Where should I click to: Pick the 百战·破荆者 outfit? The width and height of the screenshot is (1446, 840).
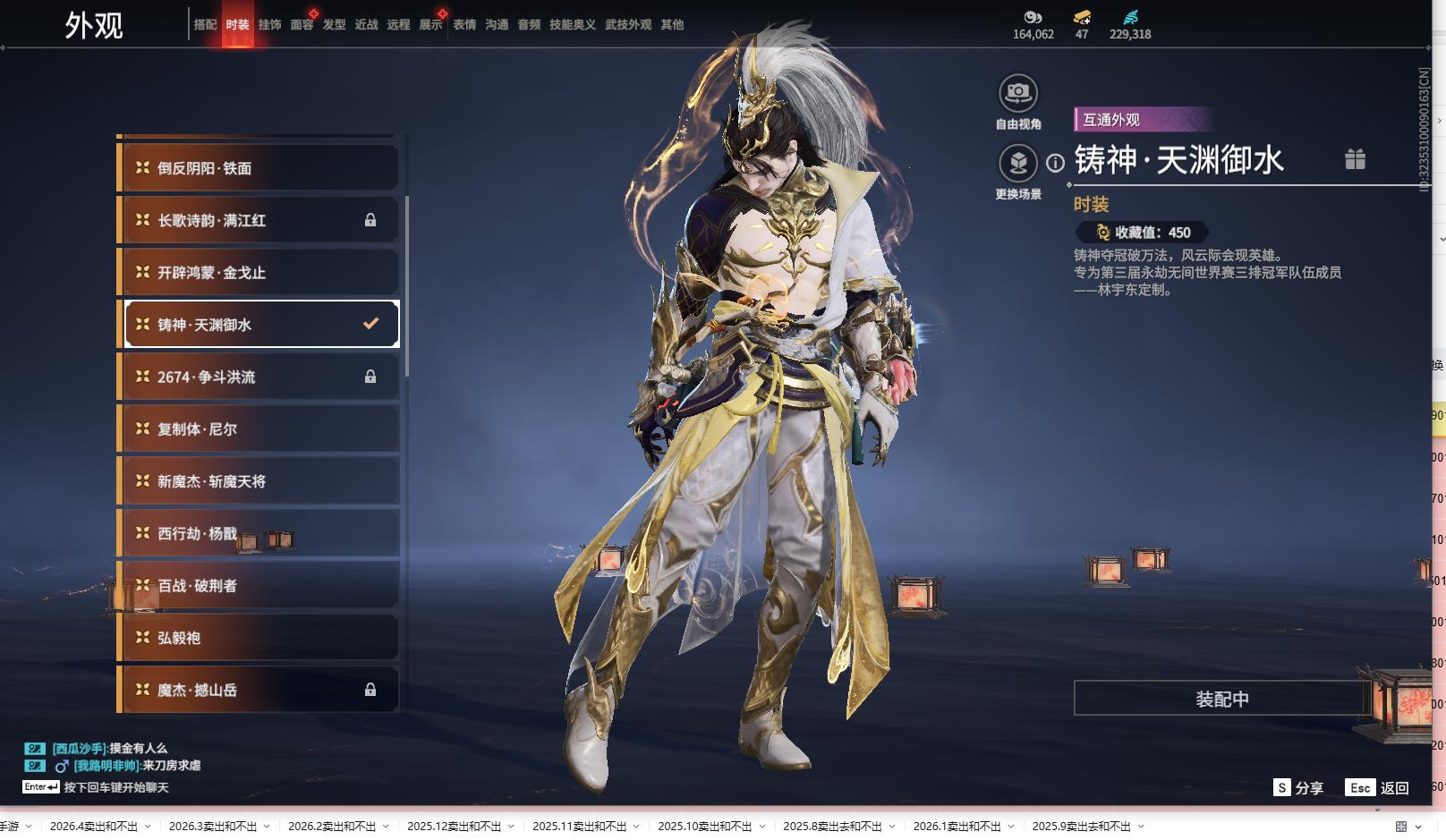click(x=259, y=586)
